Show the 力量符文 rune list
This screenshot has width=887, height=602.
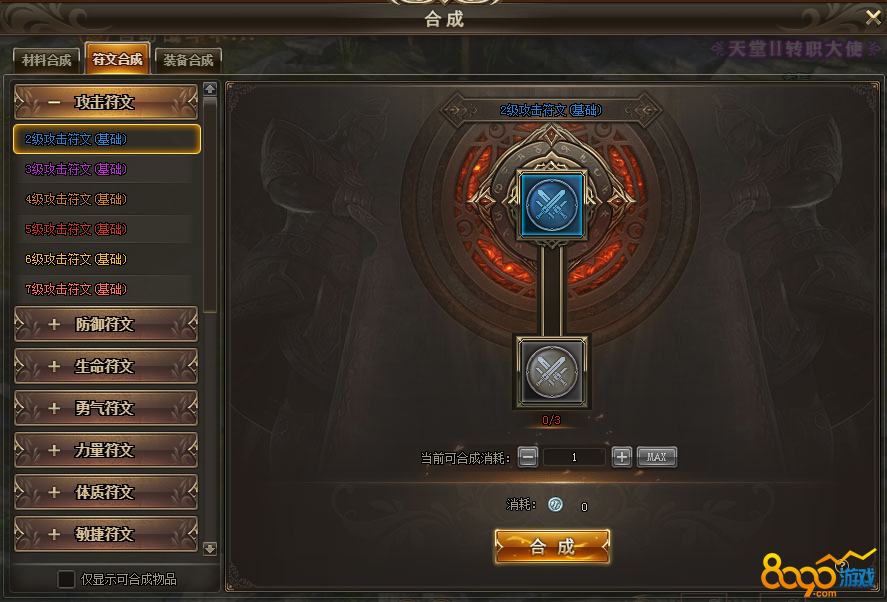(105, 450)
